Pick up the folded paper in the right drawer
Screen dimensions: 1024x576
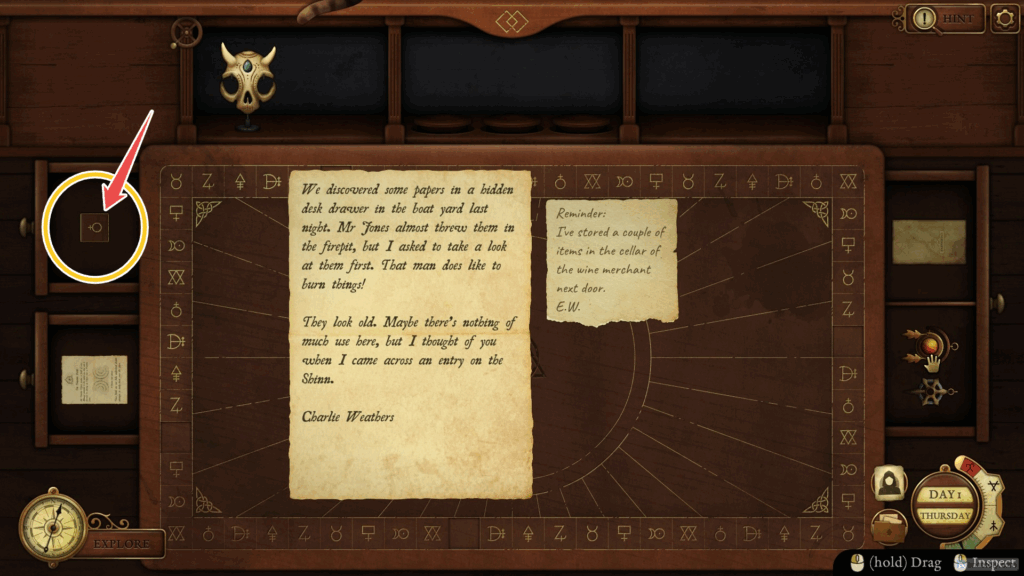929,242
